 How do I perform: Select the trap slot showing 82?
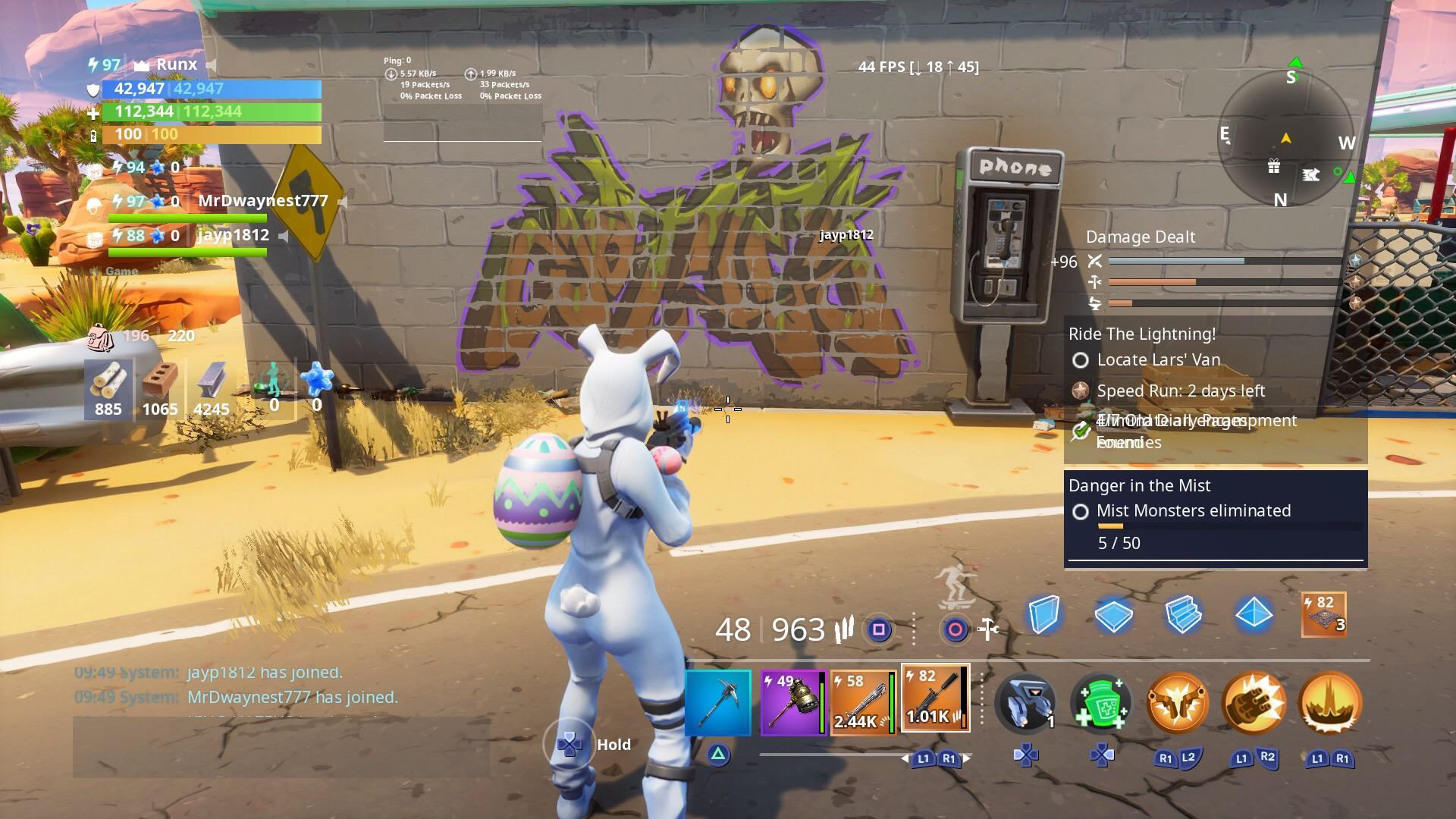click(1323, 616)
